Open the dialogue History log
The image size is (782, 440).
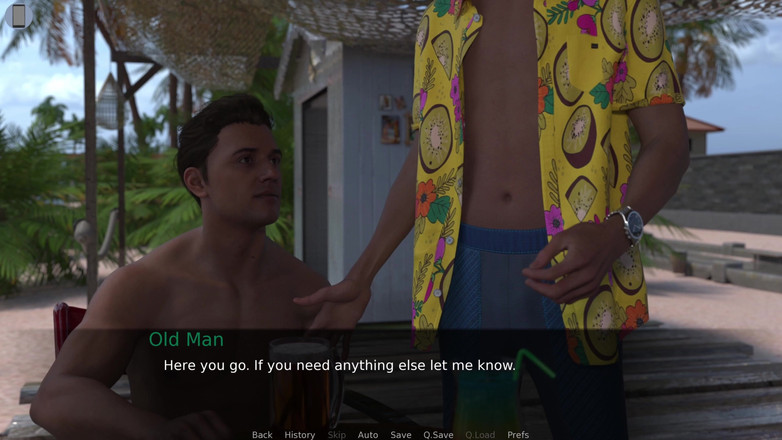(299, 435)
